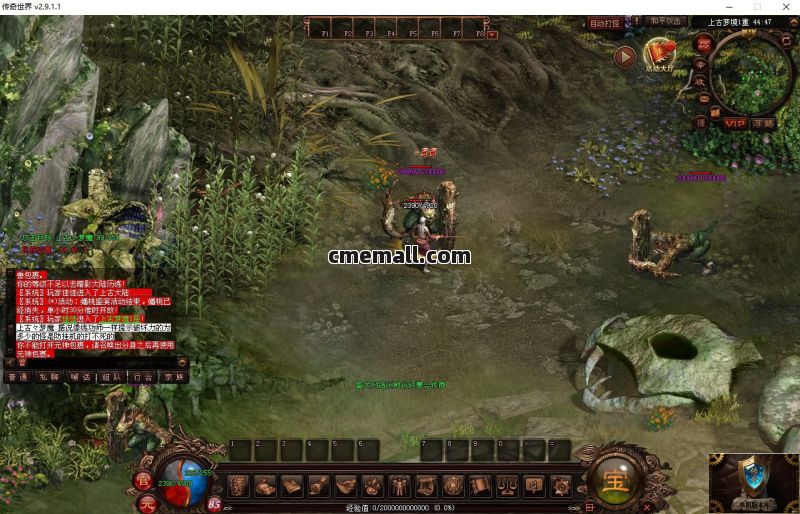The width and height of the screenshot is (800, 514).
Task: Switch to the 家族 family chat tab
Action: pos(174,377)
